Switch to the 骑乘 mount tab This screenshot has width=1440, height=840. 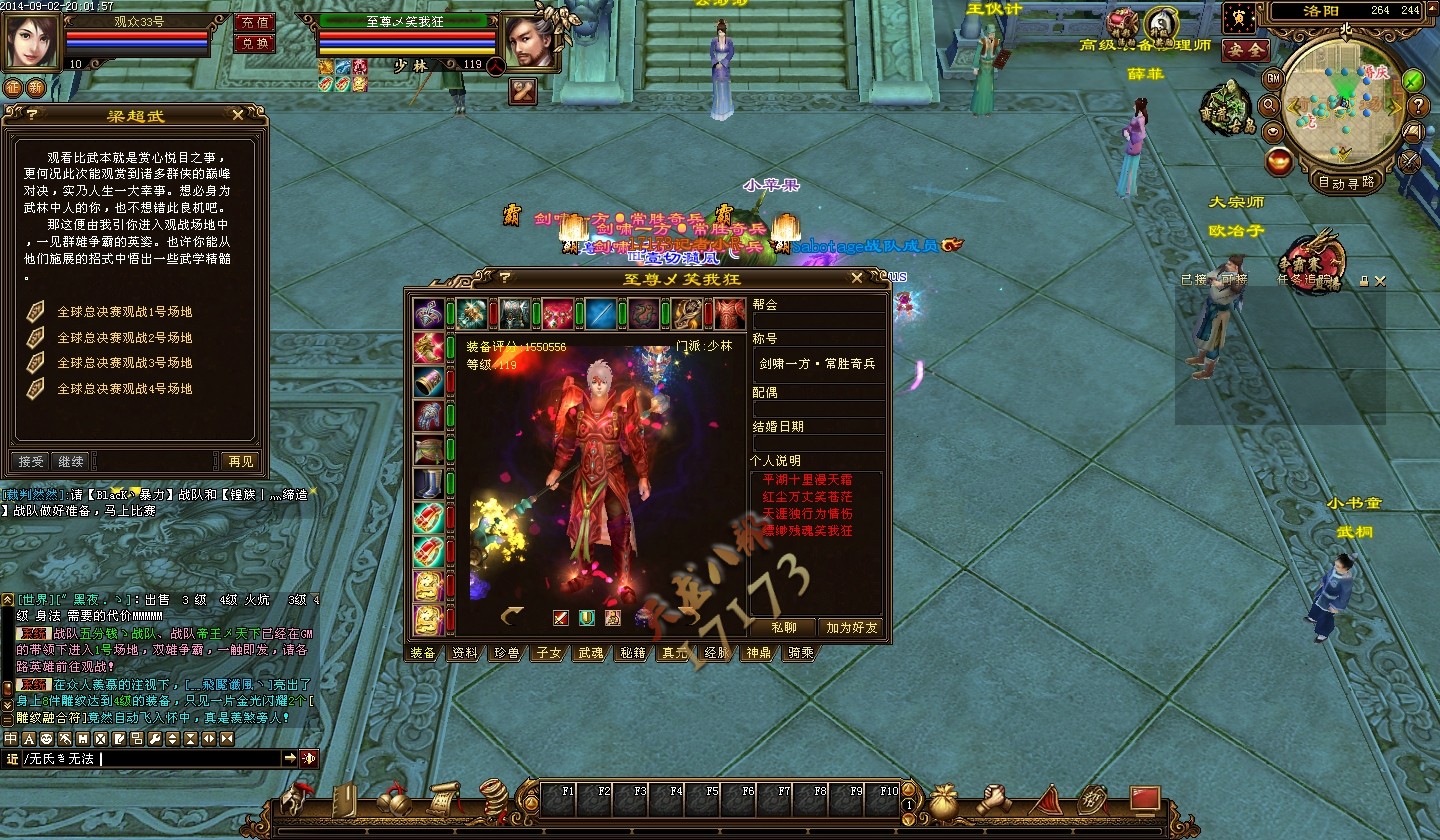coord(800,653)
